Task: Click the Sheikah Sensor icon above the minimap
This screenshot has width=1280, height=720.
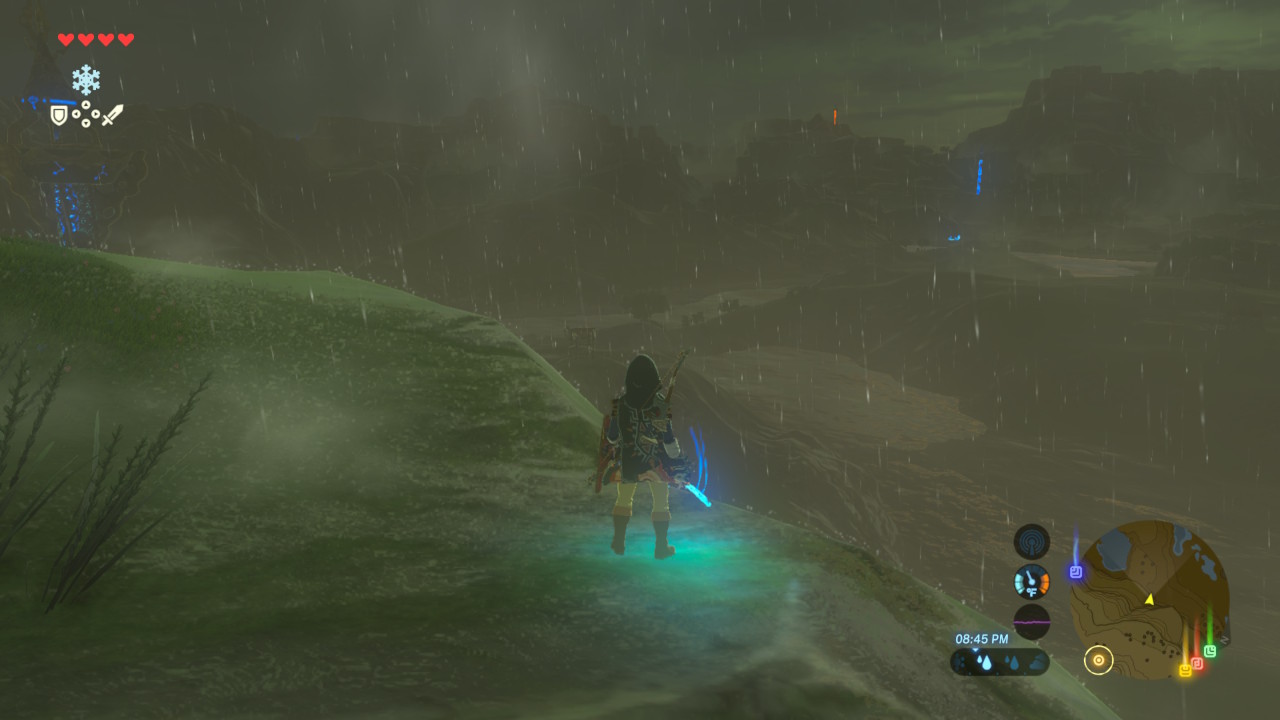Action: [1031, 541]
